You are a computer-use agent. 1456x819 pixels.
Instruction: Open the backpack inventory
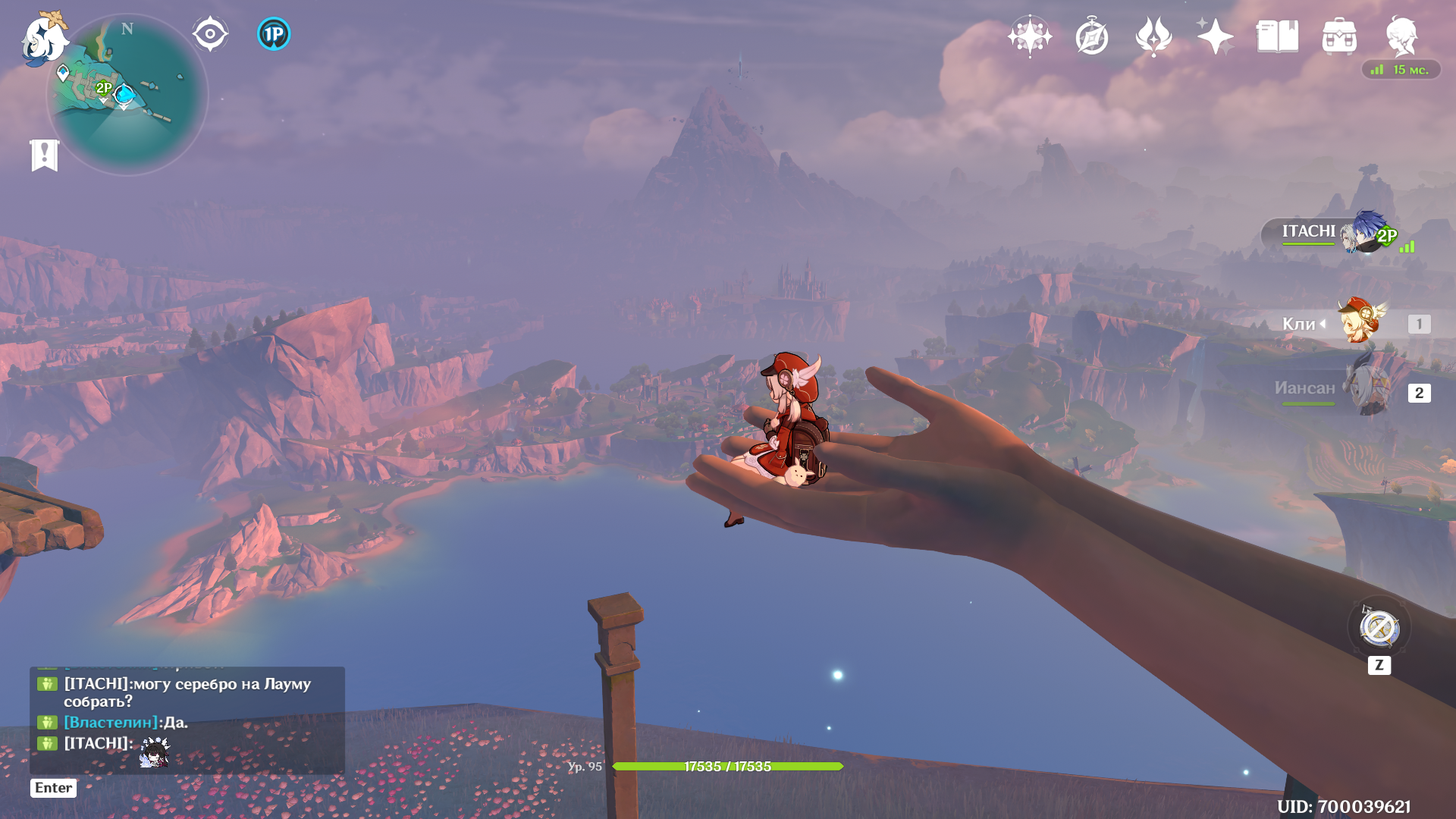(1339, 36)
